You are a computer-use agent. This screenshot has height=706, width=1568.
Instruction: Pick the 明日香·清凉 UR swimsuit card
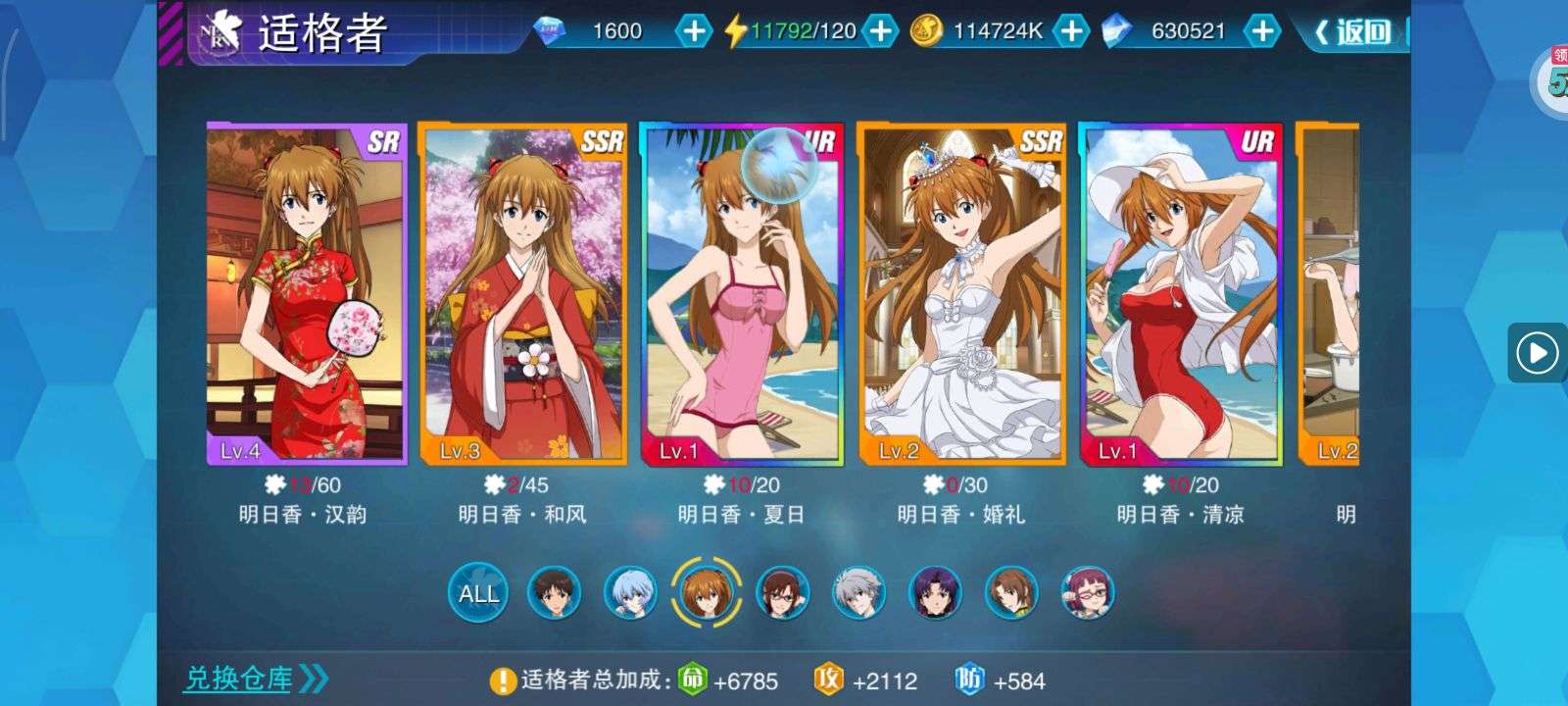click(x=1181, y=293)
